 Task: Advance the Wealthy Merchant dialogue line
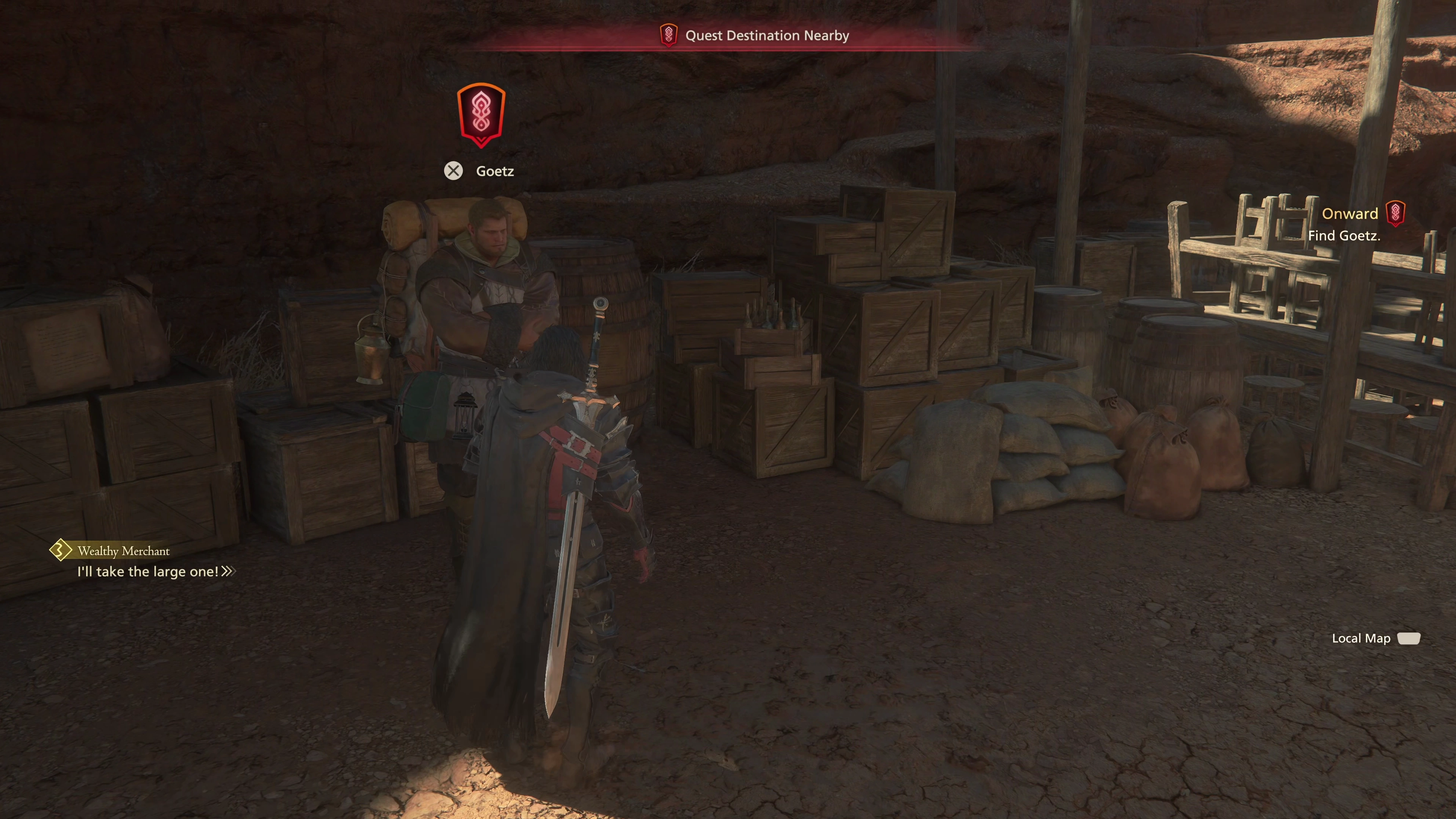click(x=228, y=571)
